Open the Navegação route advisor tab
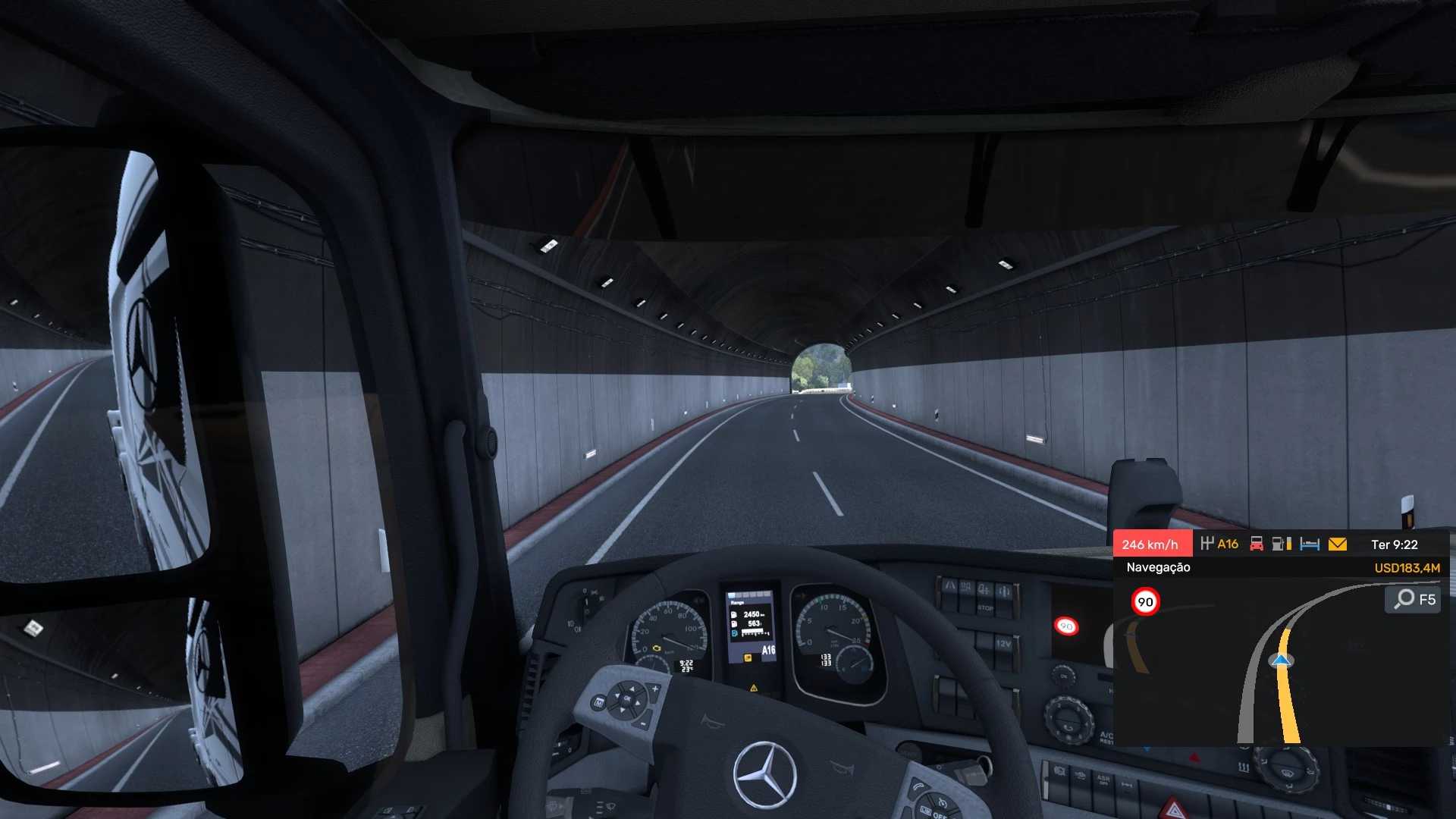Screen dimensions: 1456x819 (1158, 567)
